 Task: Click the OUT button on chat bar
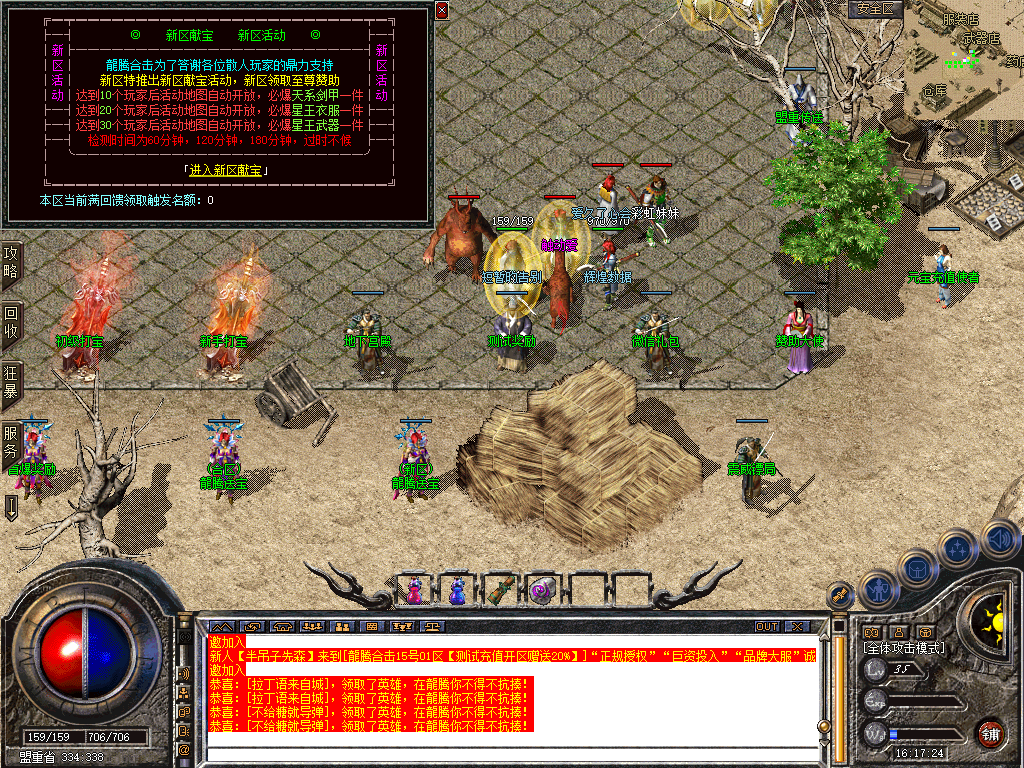point(766,627)
